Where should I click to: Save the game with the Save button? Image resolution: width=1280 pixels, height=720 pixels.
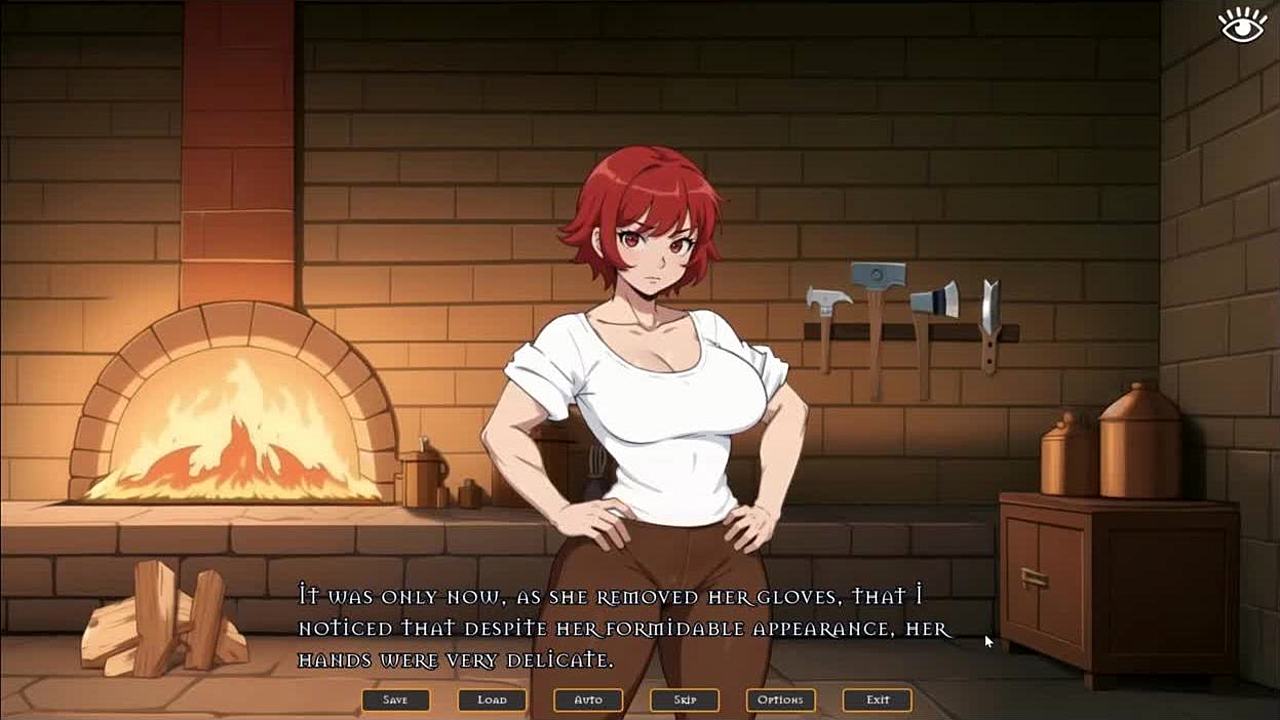(x=395, y=700)
